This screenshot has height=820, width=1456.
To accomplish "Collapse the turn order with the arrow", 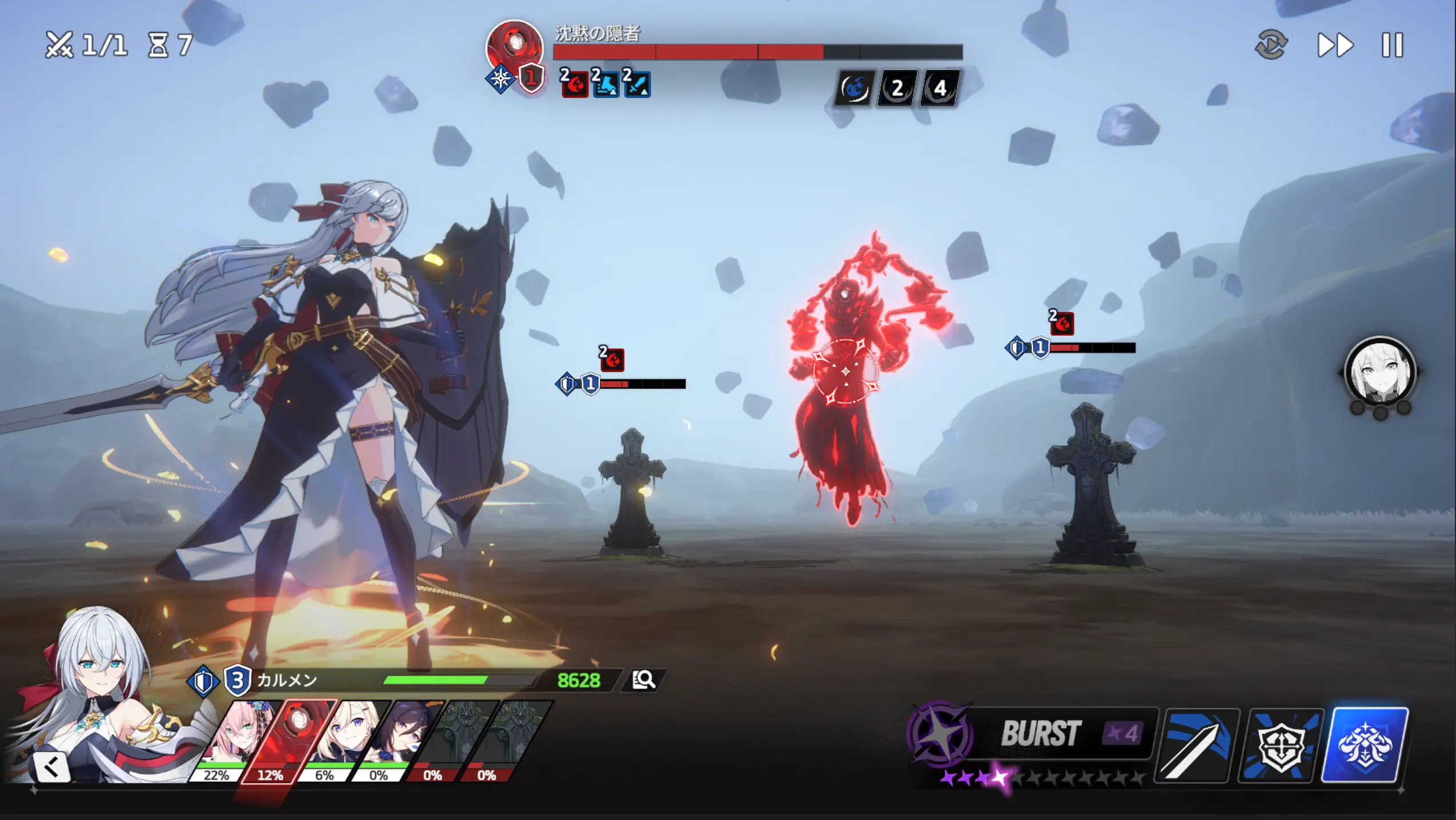I will point(51,767).
